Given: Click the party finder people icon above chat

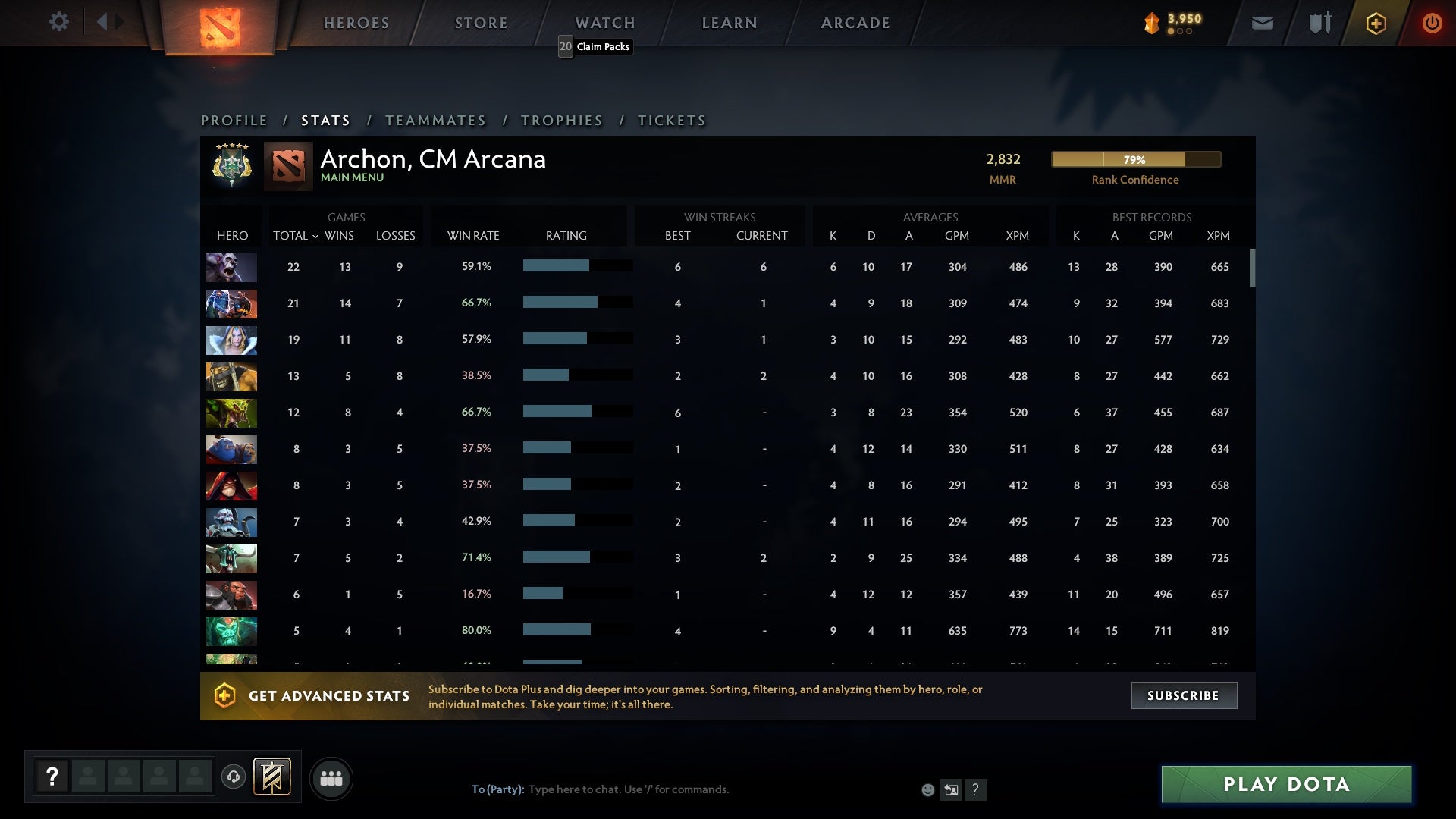Looking at the screenshot, I should click(331, 778).
